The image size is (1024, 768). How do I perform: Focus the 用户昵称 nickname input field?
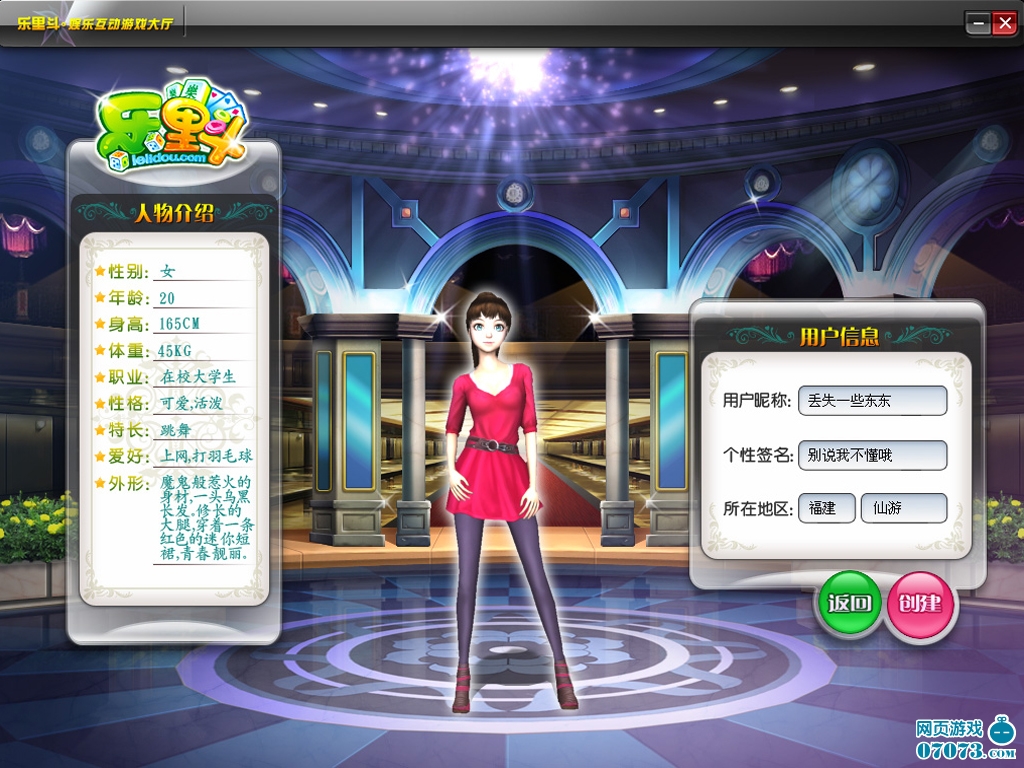pyautogui.click(x=872, y=401)
